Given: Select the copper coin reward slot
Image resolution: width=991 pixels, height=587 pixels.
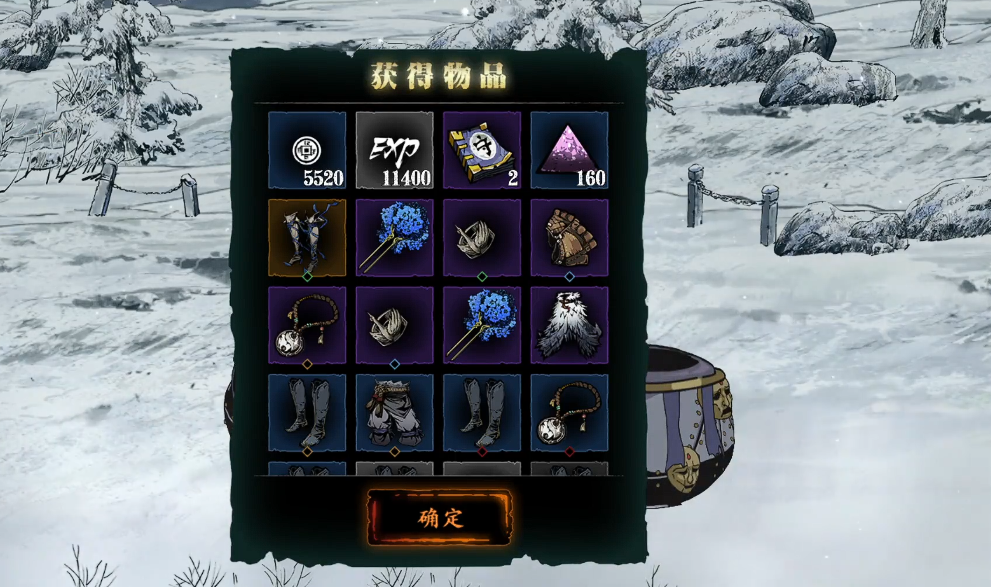Looking at the screenshot, I should click(307, 150).
